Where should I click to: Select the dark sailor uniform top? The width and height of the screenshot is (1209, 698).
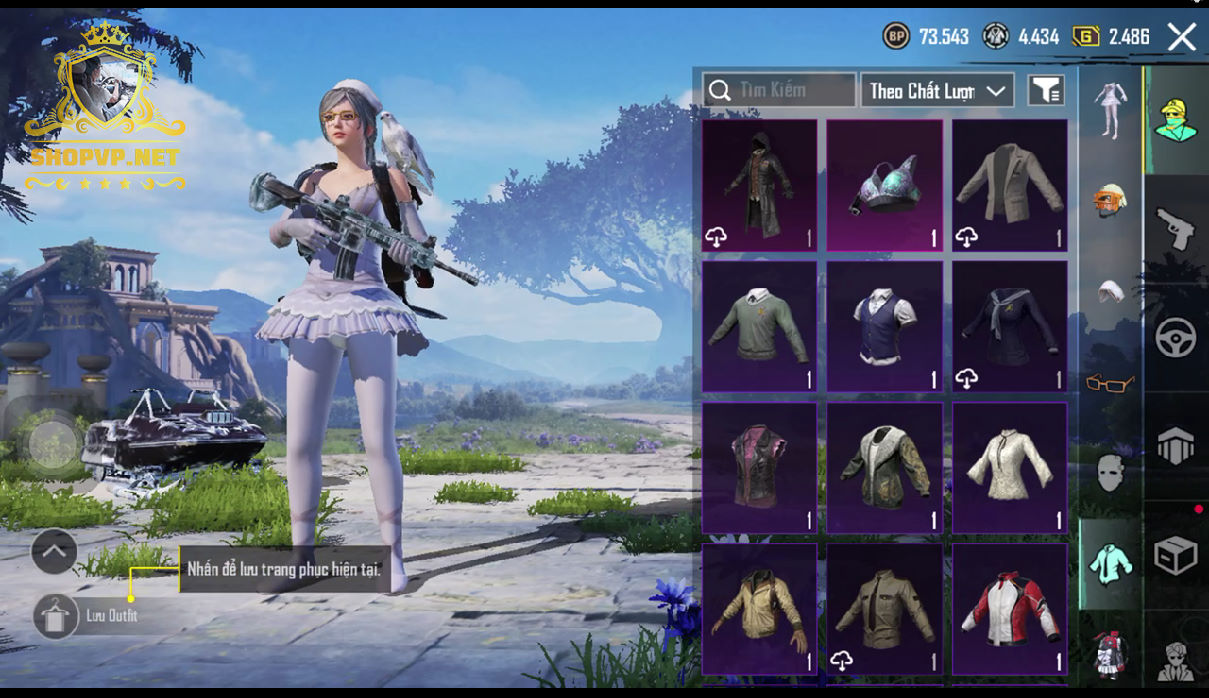tap(1009, 327)
